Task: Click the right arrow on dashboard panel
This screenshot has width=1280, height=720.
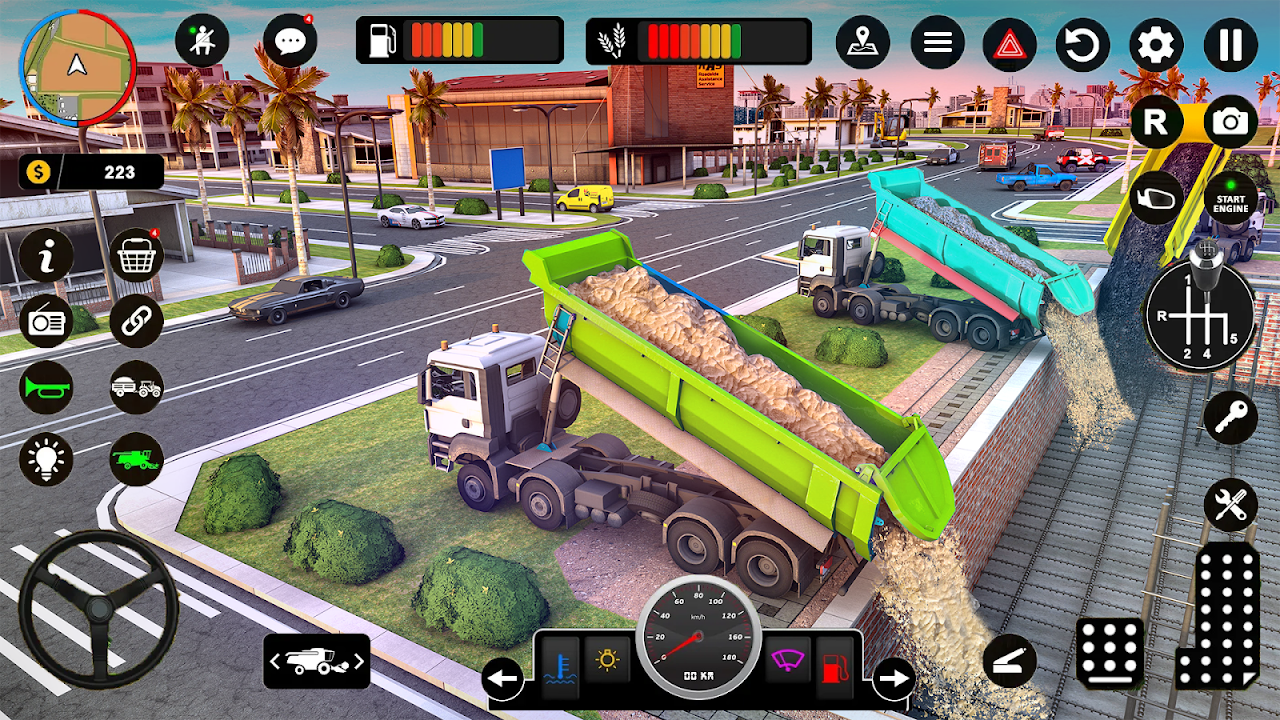Action: [x=893, y=680]
